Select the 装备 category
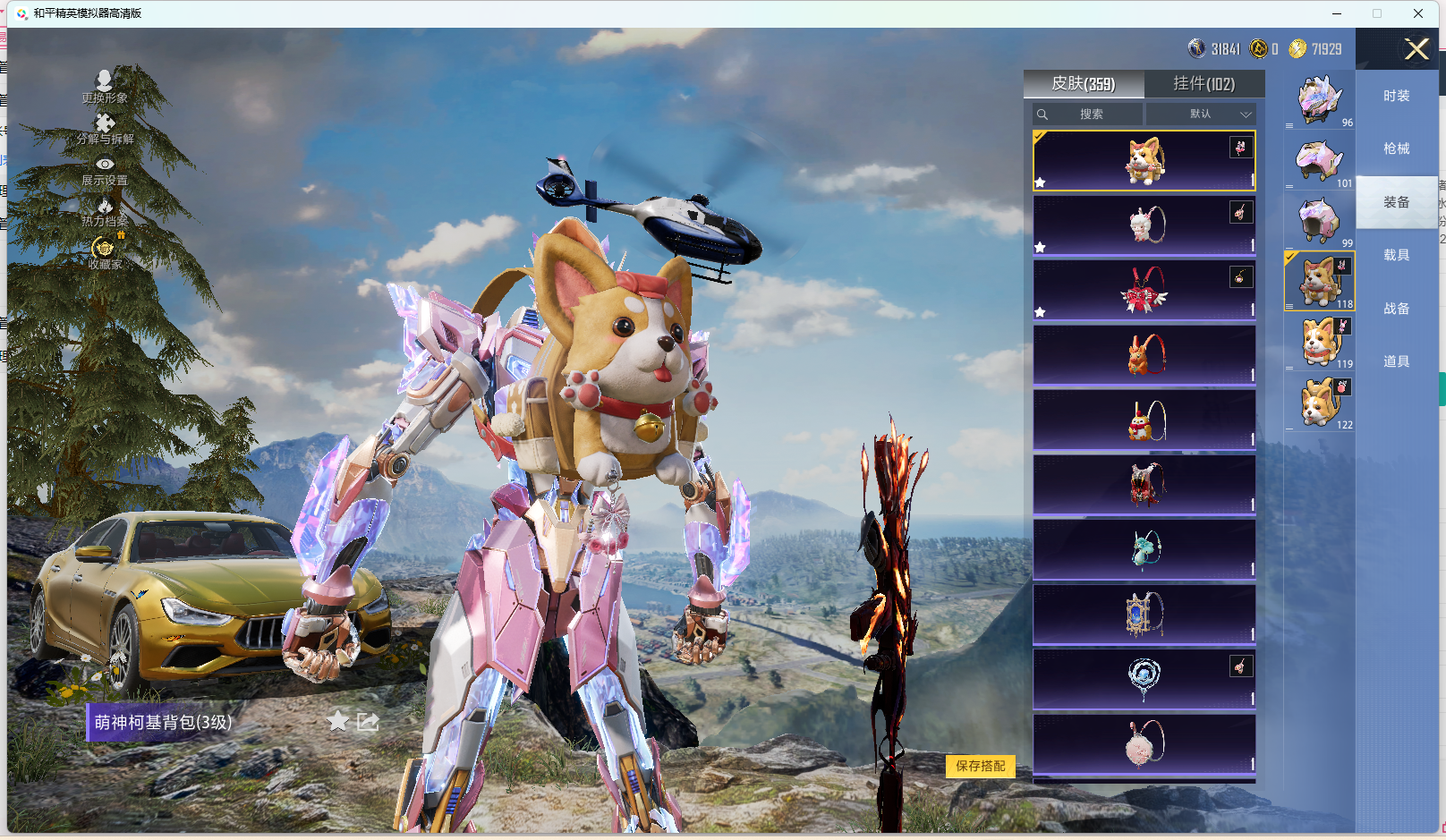The width and height of the screenshot is (1446, 840). point(1396,202)
